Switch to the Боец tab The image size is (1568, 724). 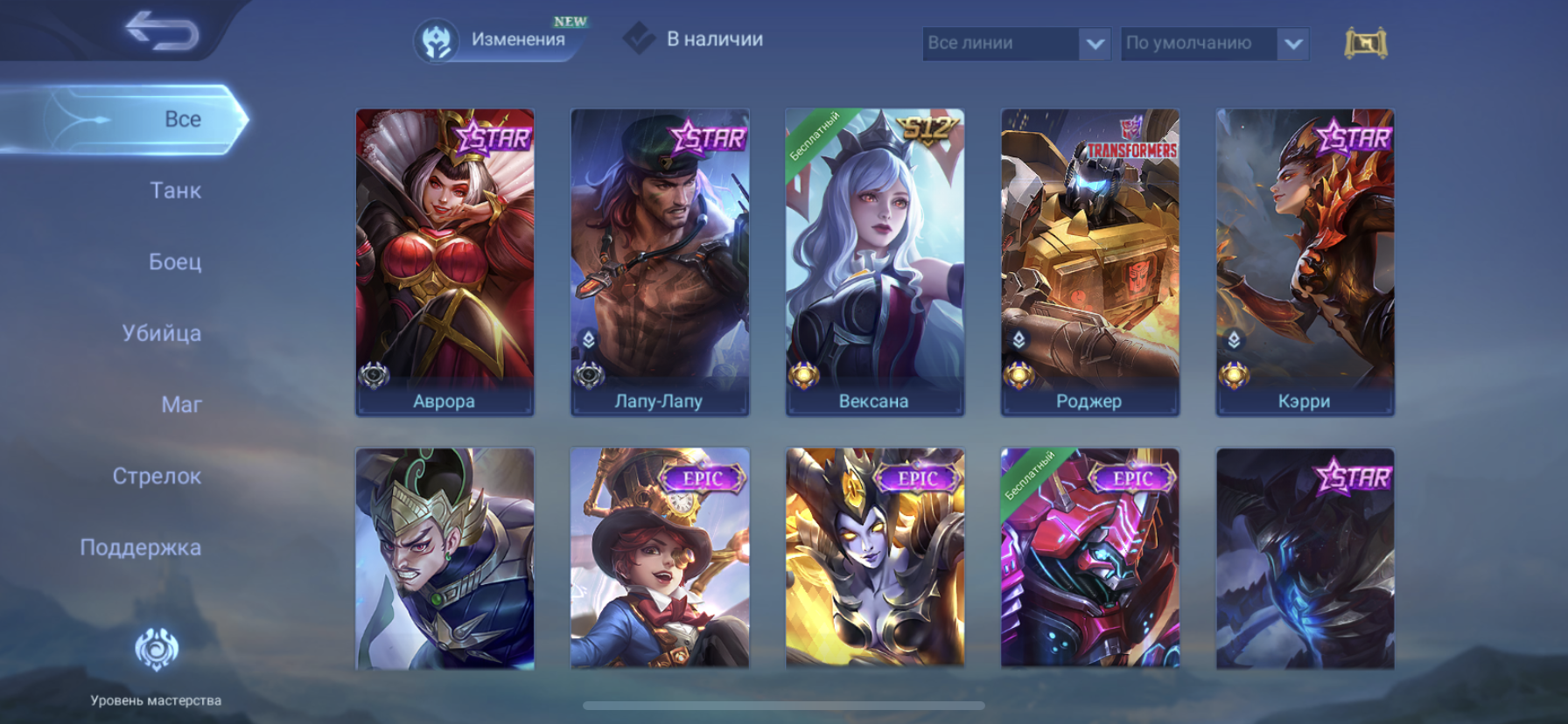coord(175,261)
